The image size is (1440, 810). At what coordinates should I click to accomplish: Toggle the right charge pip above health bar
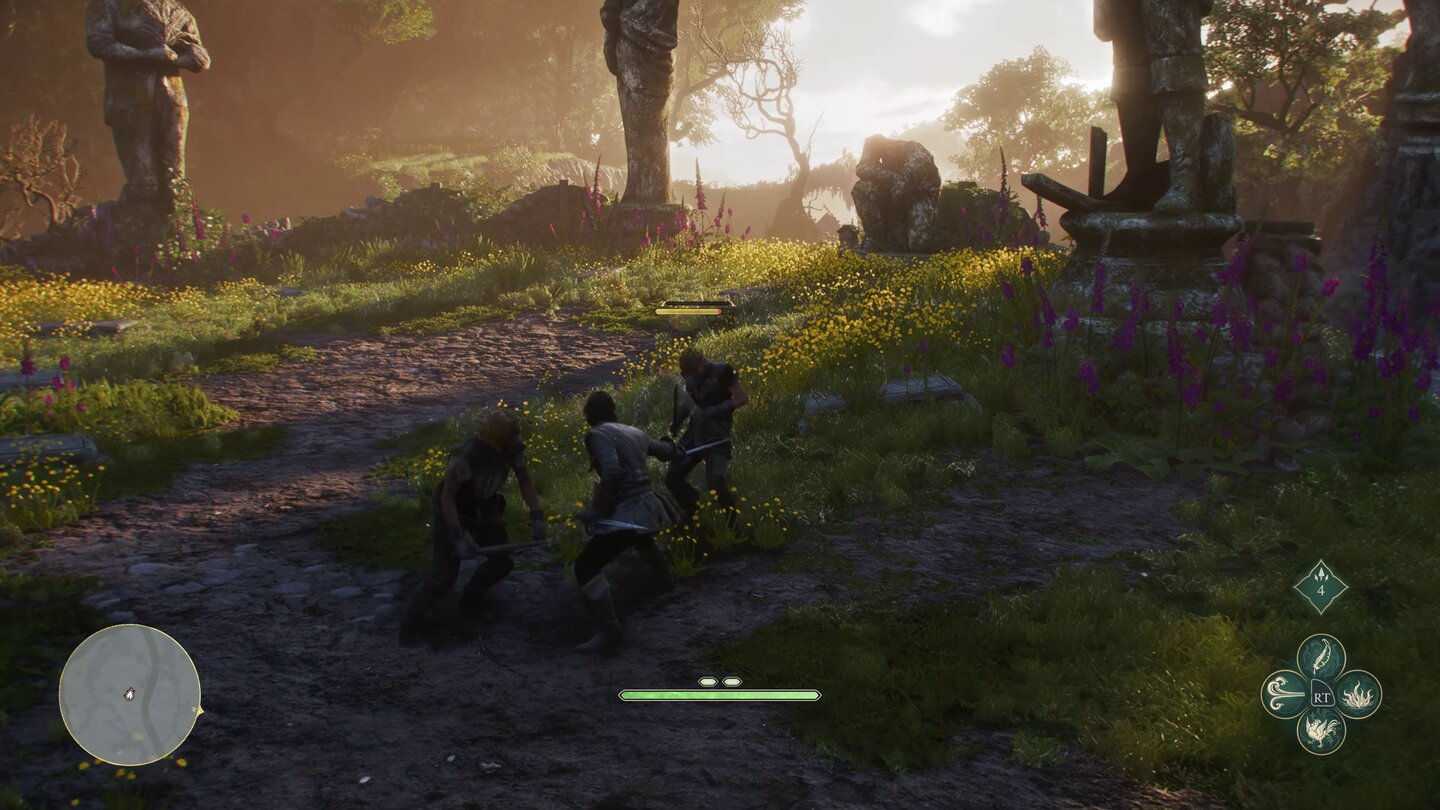point(733,679)
